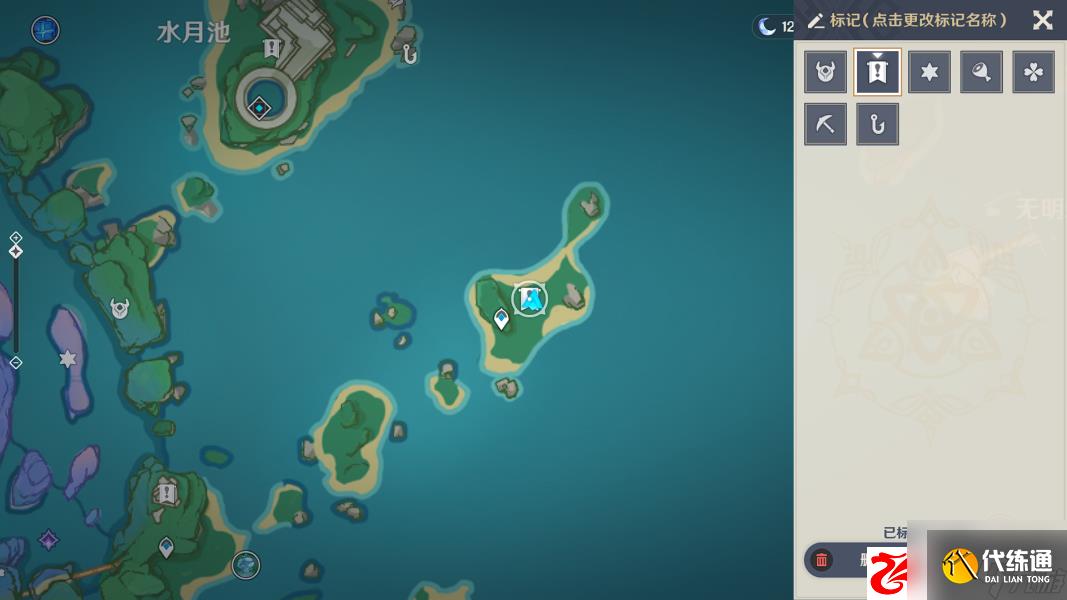Choose the meat drumstick marker icon
1067x600 pixels.
point(981,72)
